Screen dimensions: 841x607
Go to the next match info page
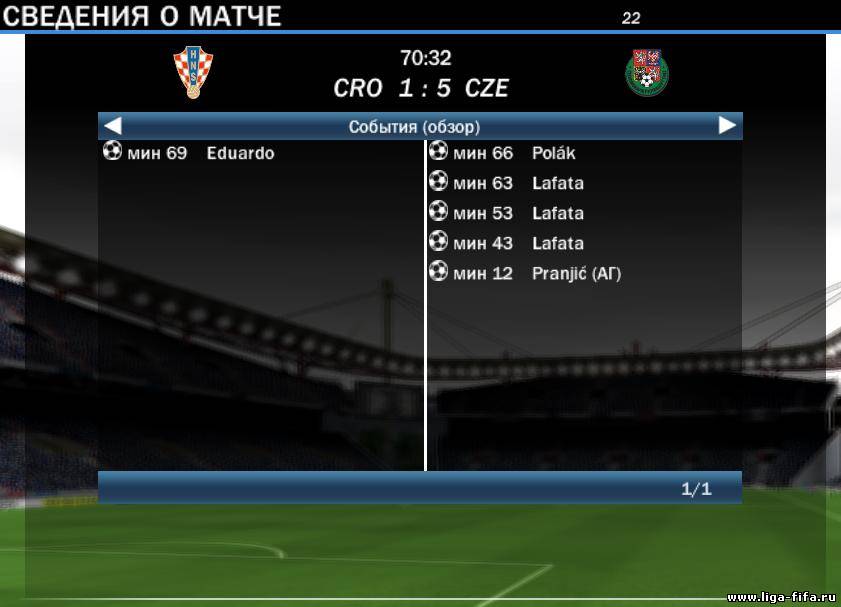pos(727,126)
